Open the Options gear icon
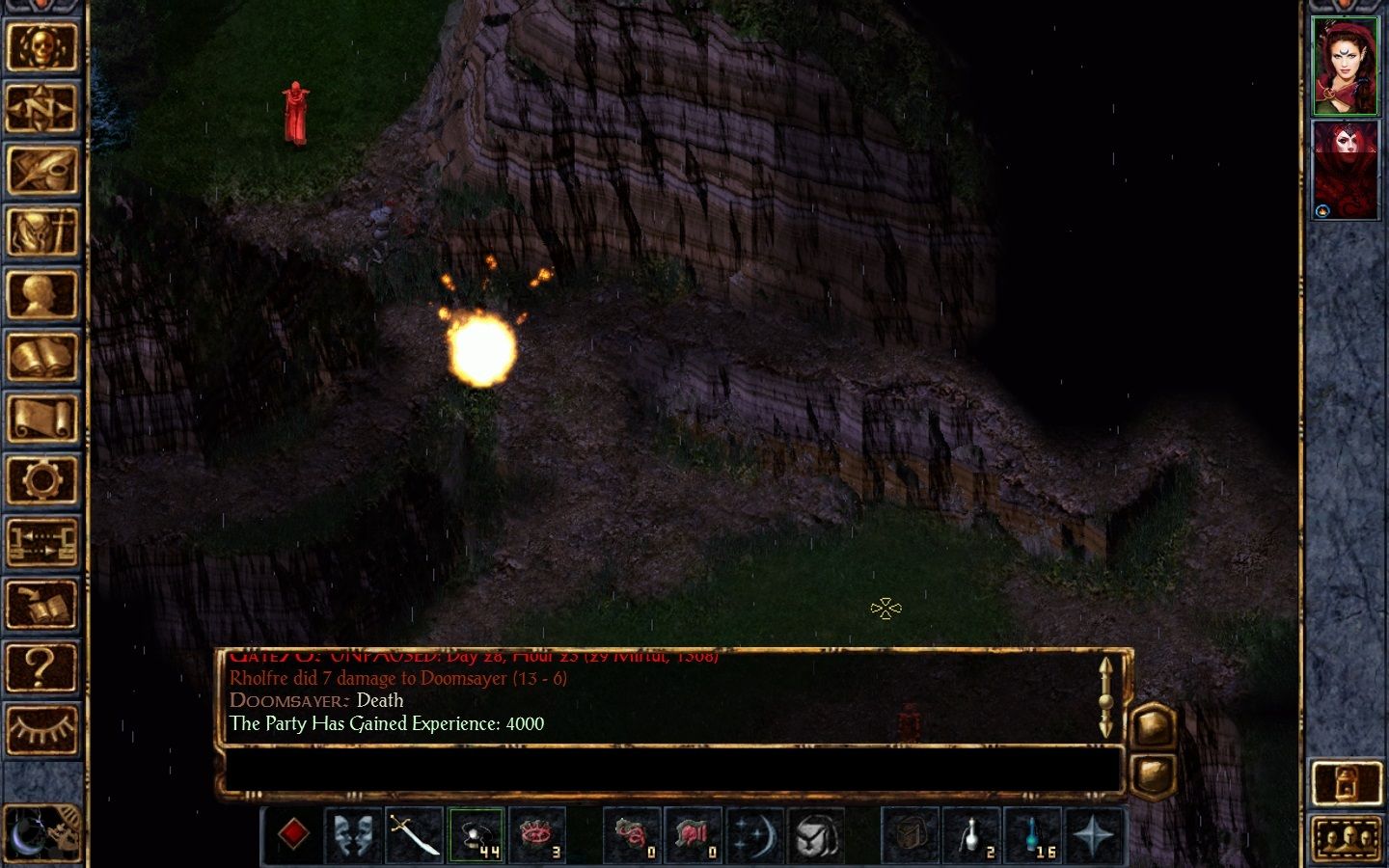 coord(43,477)
